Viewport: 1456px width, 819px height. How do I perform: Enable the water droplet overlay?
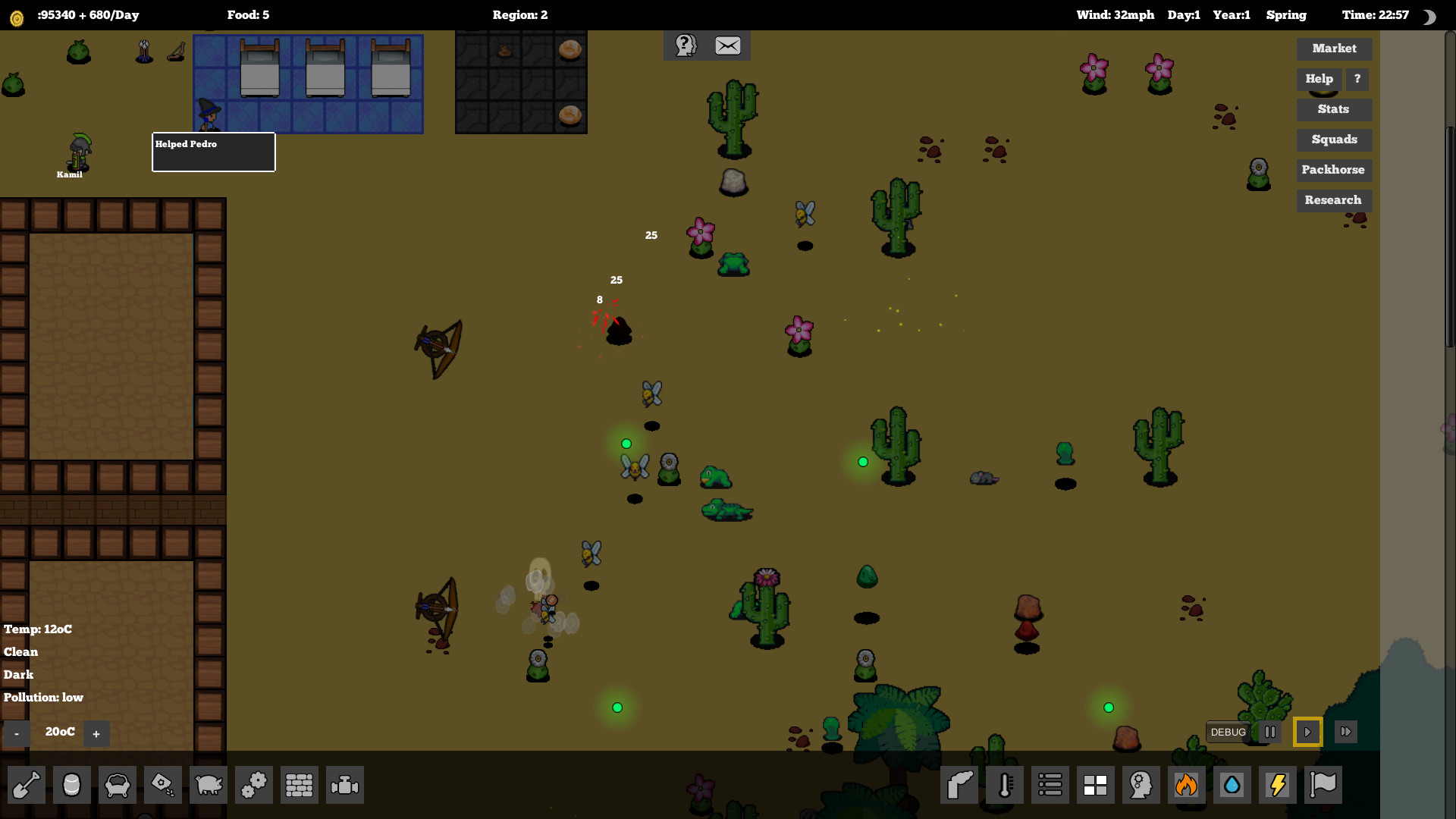(1232, 785)
